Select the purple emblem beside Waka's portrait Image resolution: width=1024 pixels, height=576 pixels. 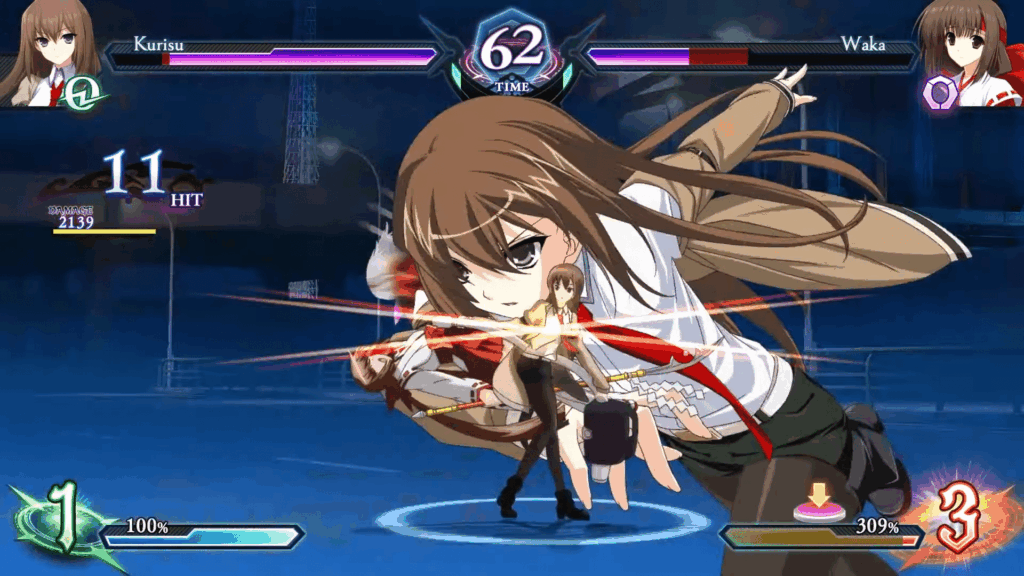coord(940,94)
